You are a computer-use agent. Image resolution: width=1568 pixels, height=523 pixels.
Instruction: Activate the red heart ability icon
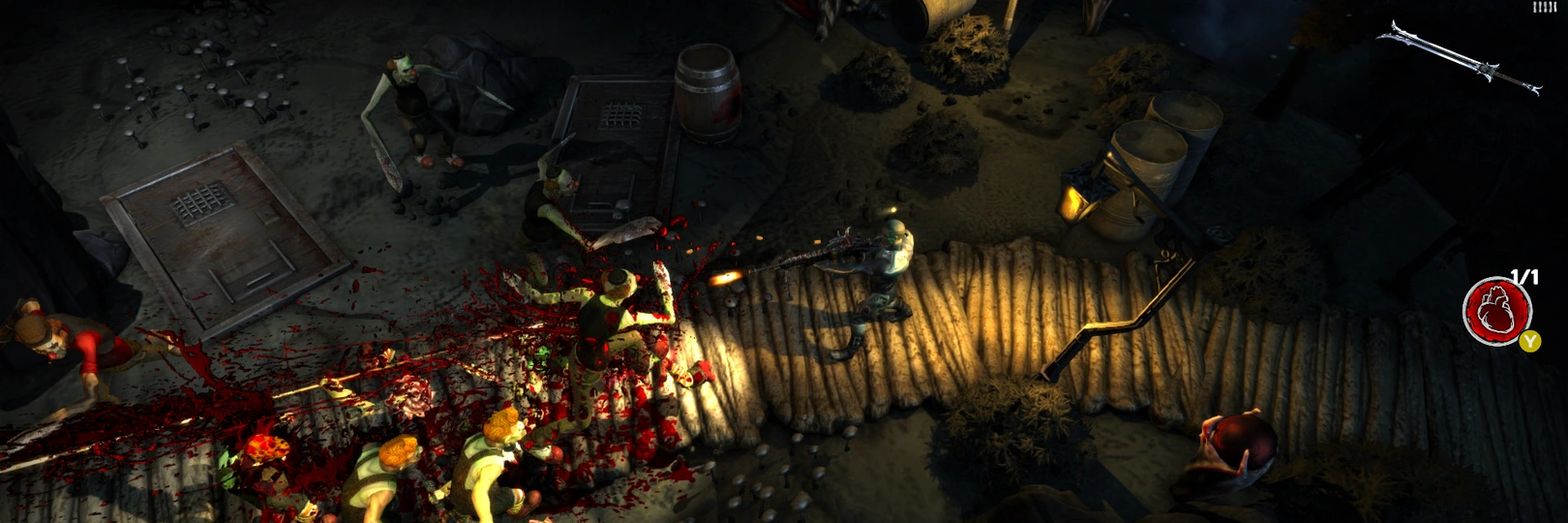[1496, 309]
